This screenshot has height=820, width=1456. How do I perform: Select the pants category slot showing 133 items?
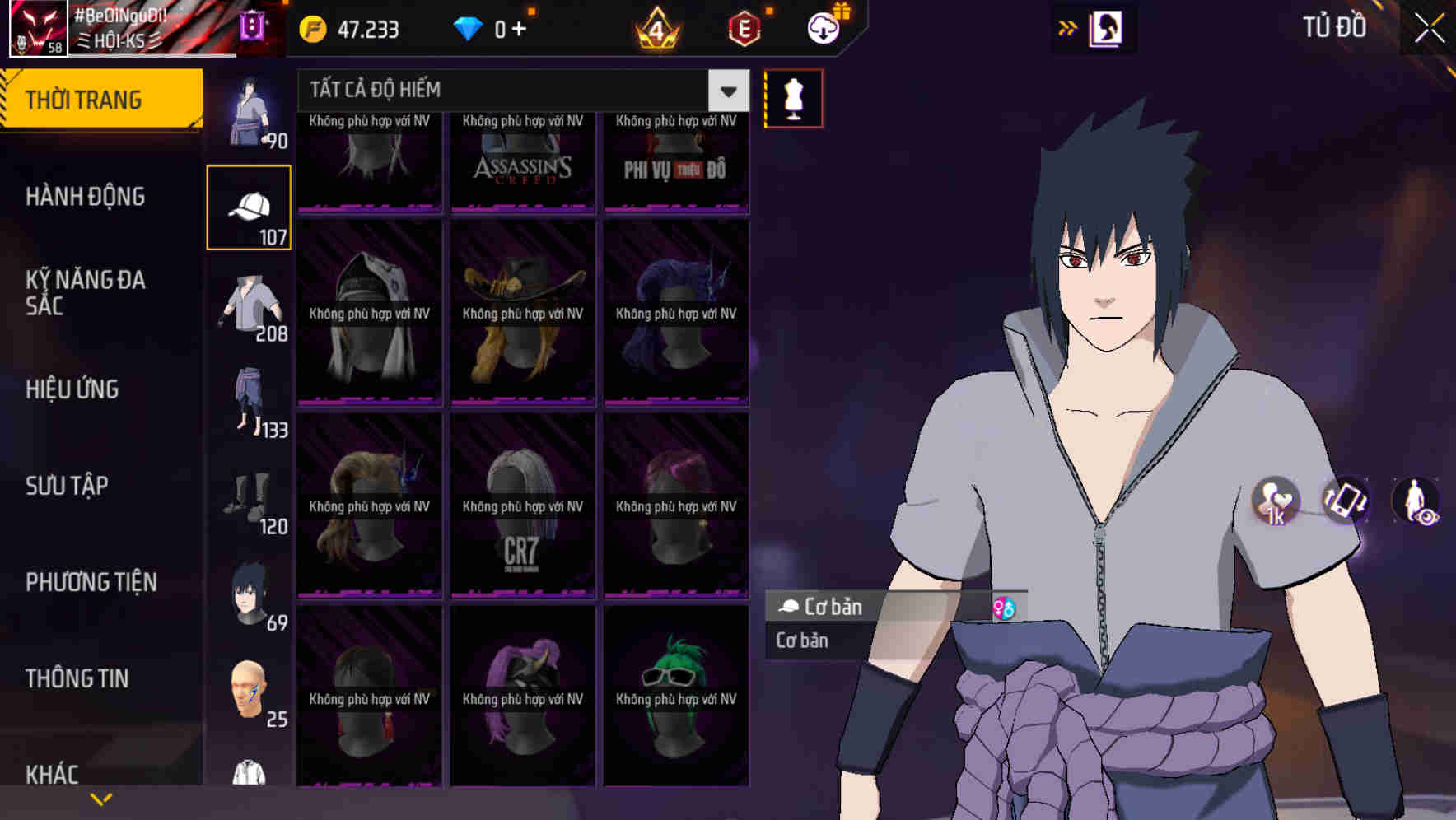click(249, 399)
